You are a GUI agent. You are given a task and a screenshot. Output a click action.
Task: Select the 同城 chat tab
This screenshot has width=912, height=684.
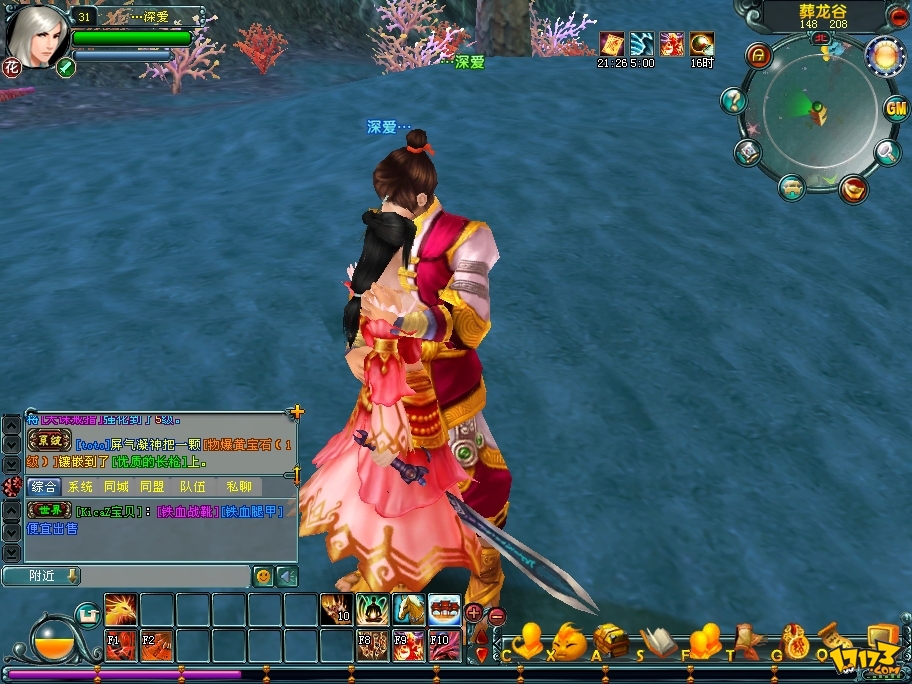tap(116, 487)
